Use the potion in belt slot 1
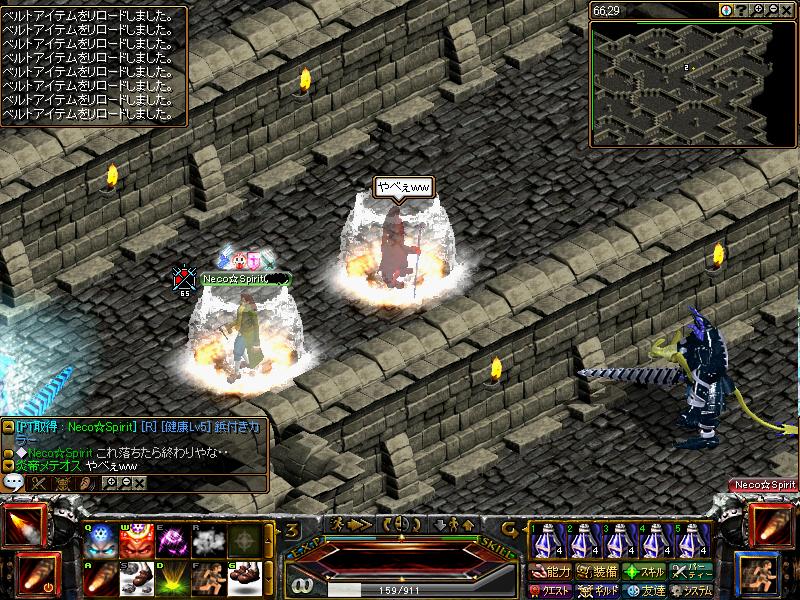 [545, 541]
